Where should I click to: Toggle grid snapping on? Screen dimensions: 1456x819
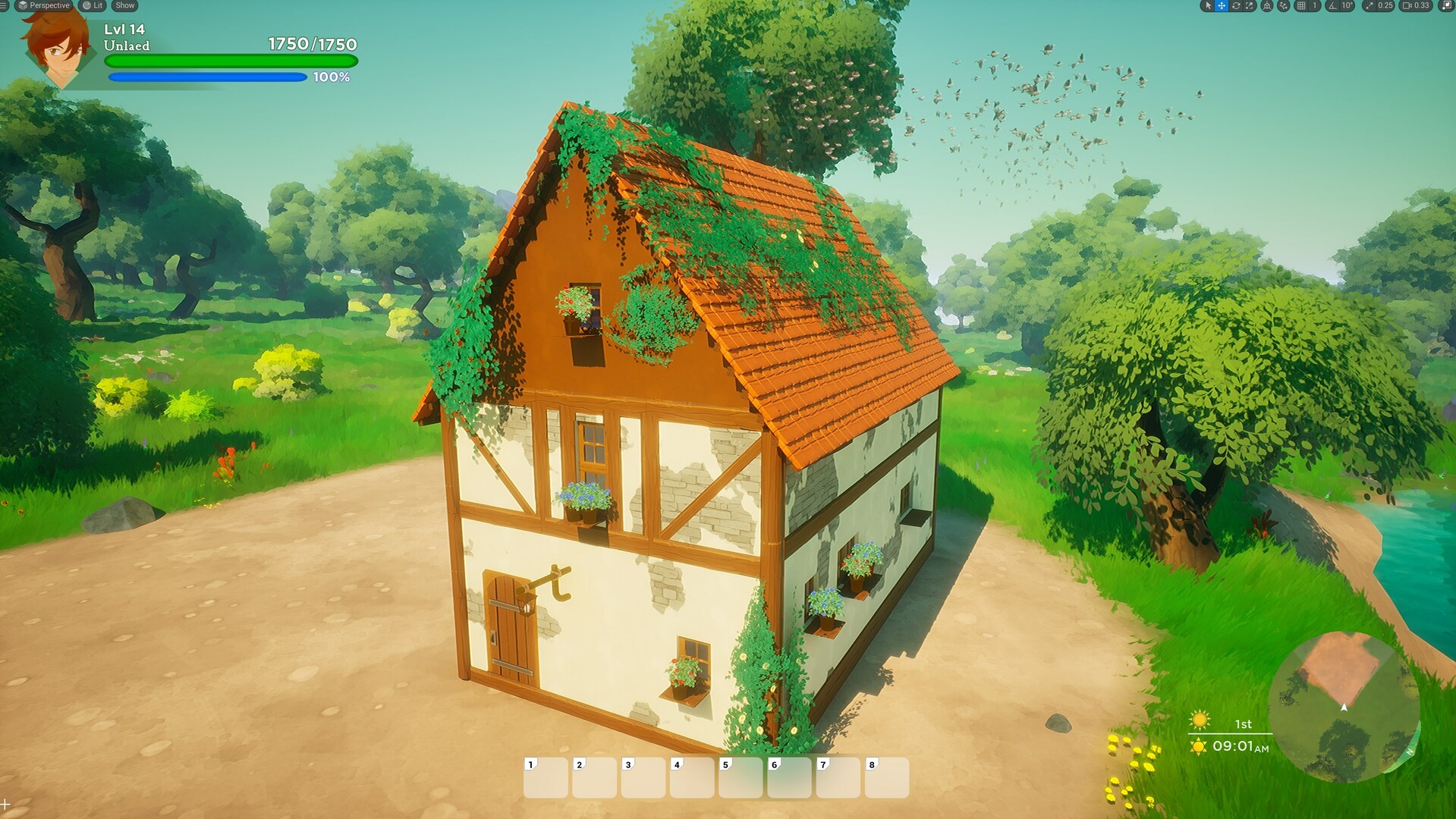coord(1301,6)
